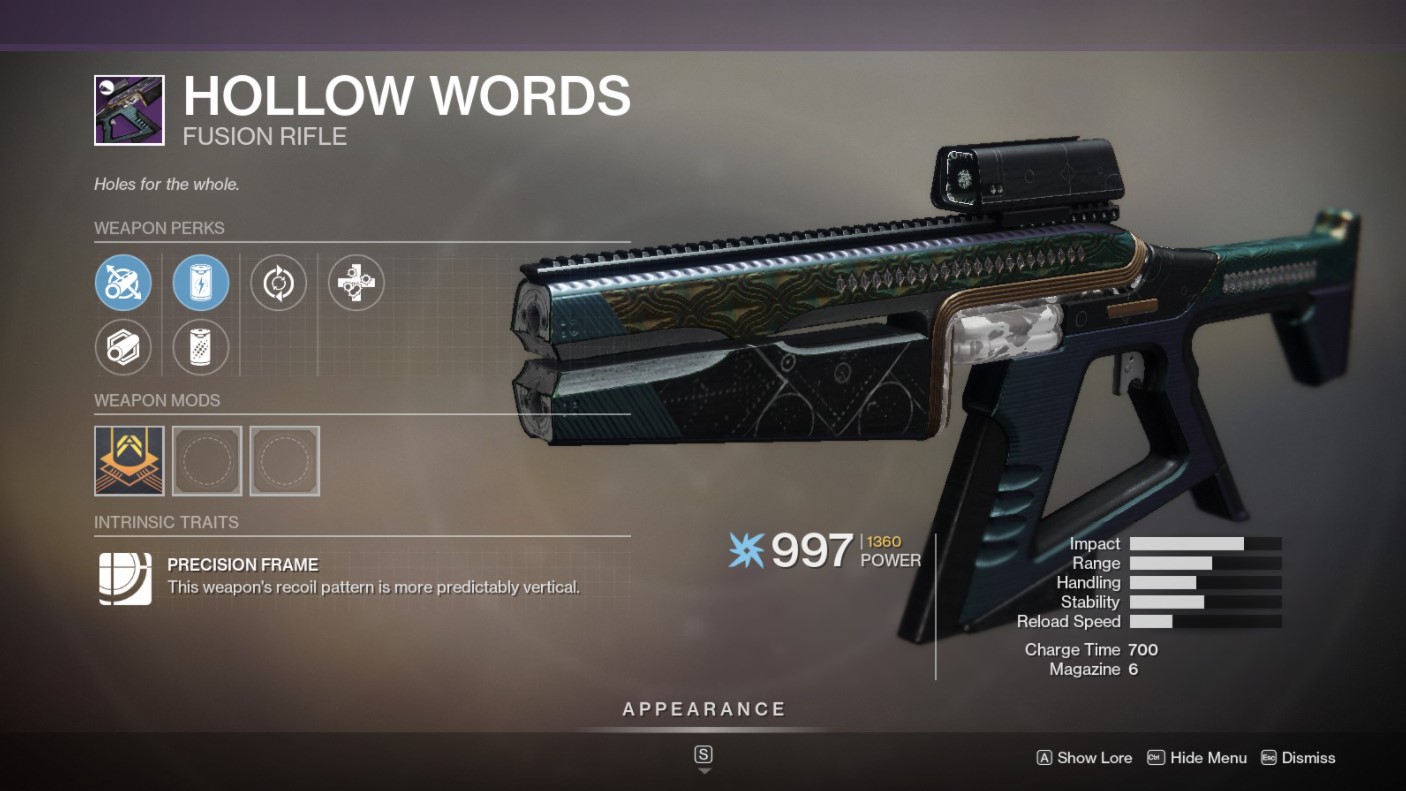Select the highlighted barrel perk with crossed arrows
1406x791 pixels.
click(123, 282)
